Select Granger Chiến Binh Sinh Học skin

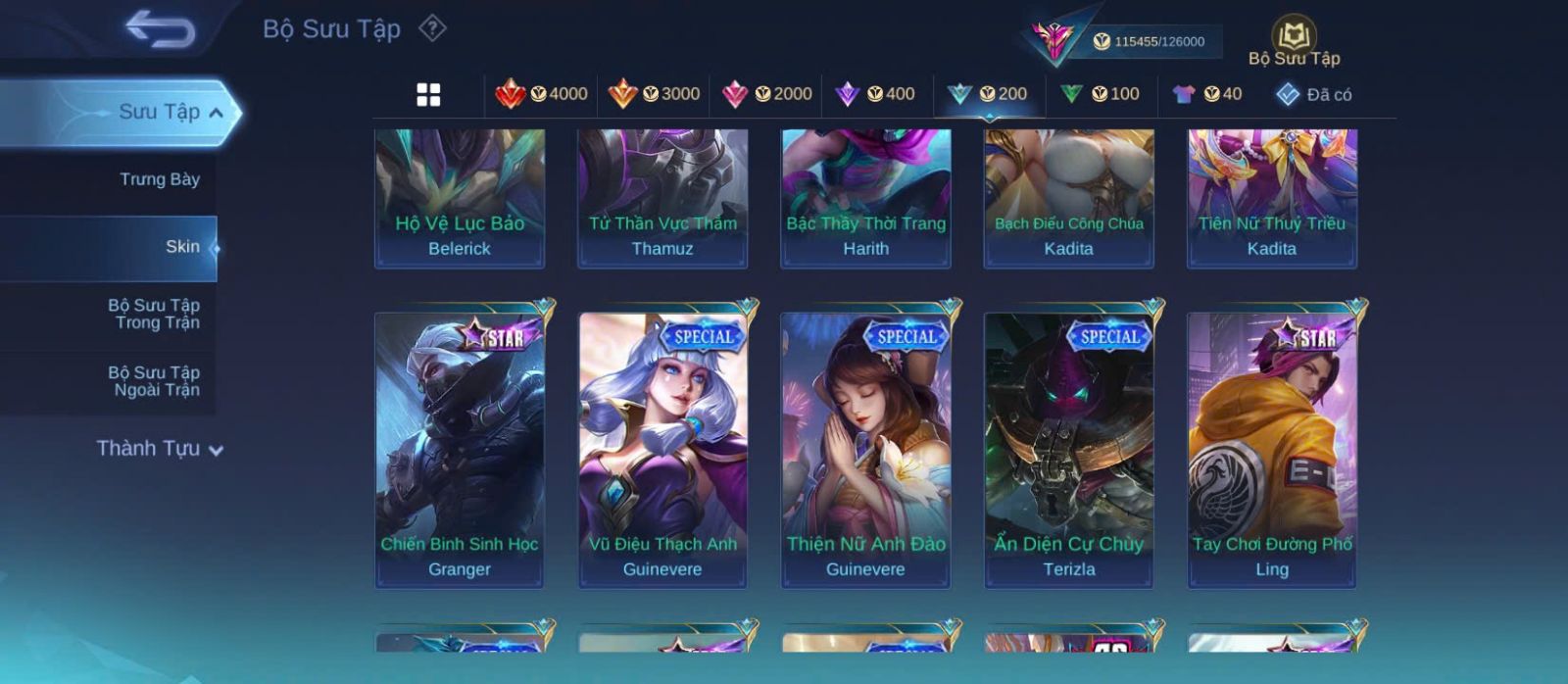click(x=460, y=450)
